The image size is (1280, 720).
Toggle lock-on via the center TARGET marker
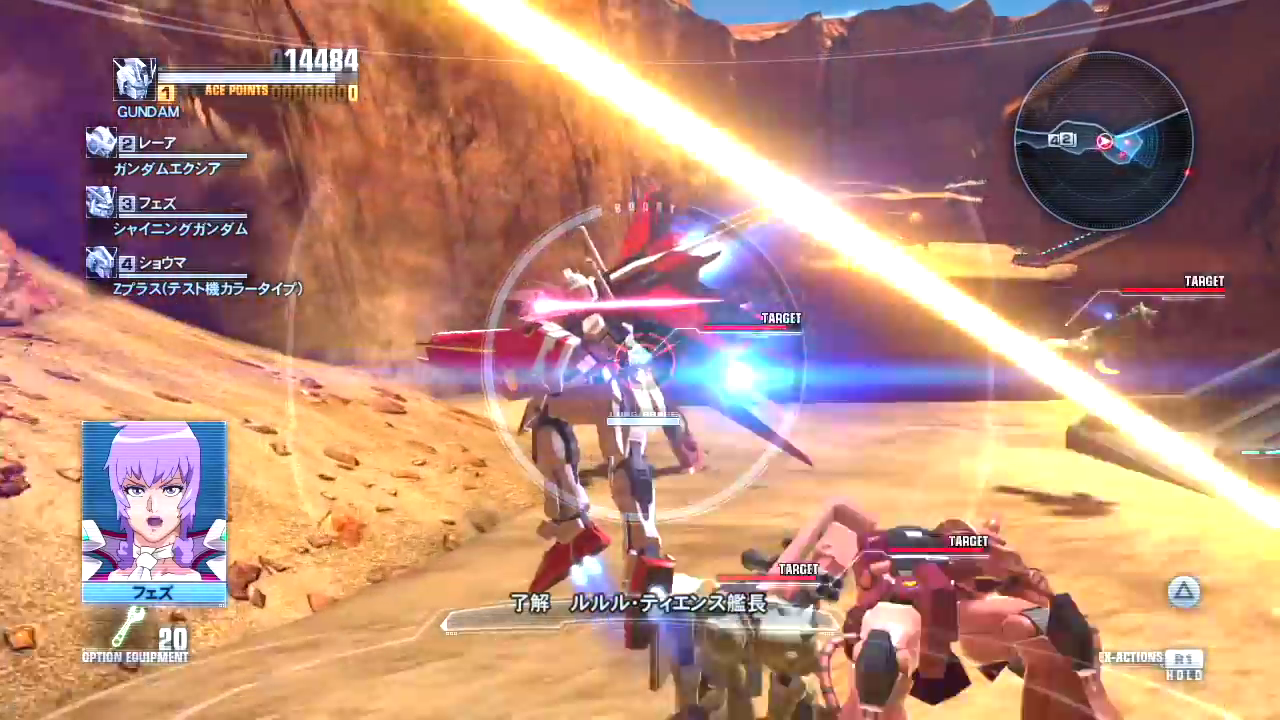click(781, 318)
